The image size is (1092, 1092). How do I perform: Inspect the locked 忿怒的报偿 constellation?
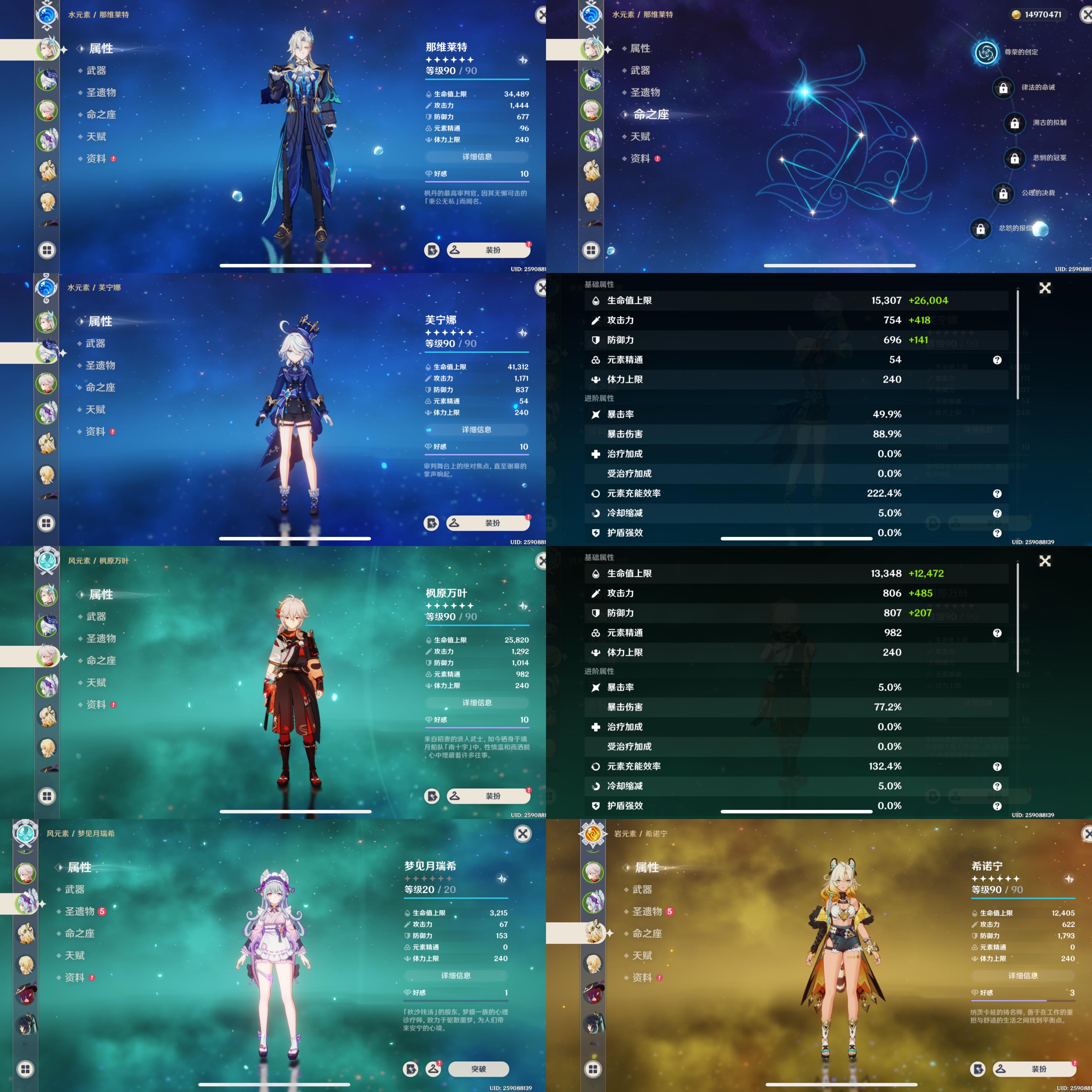(981, 229)
